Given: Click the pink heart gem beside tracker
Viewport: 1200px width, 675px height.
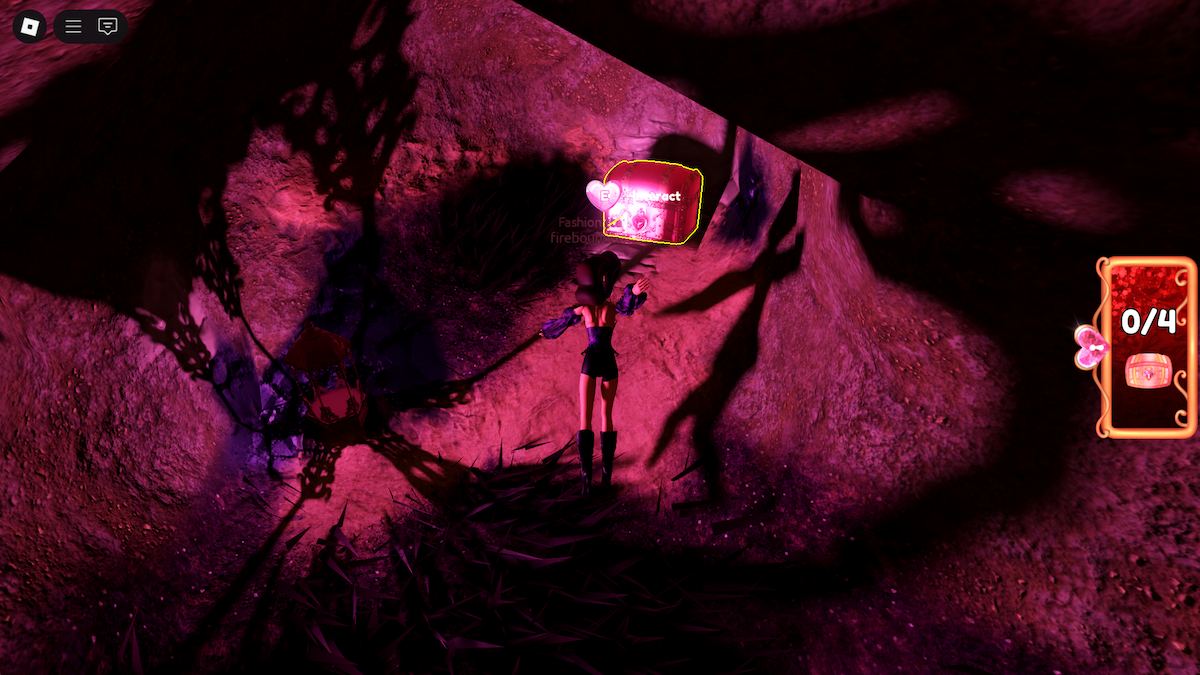Looking at the screenshot, I should pyautogui.click(x=1089, y=348).
